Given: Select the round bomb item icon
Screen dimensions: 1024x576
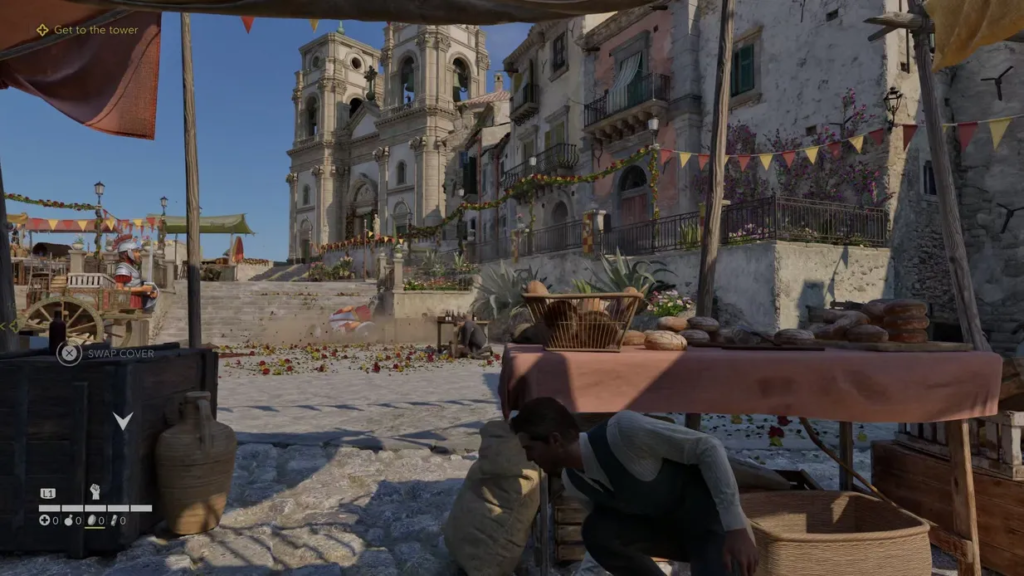Looking at the screenshot, I should coord(68,520).
